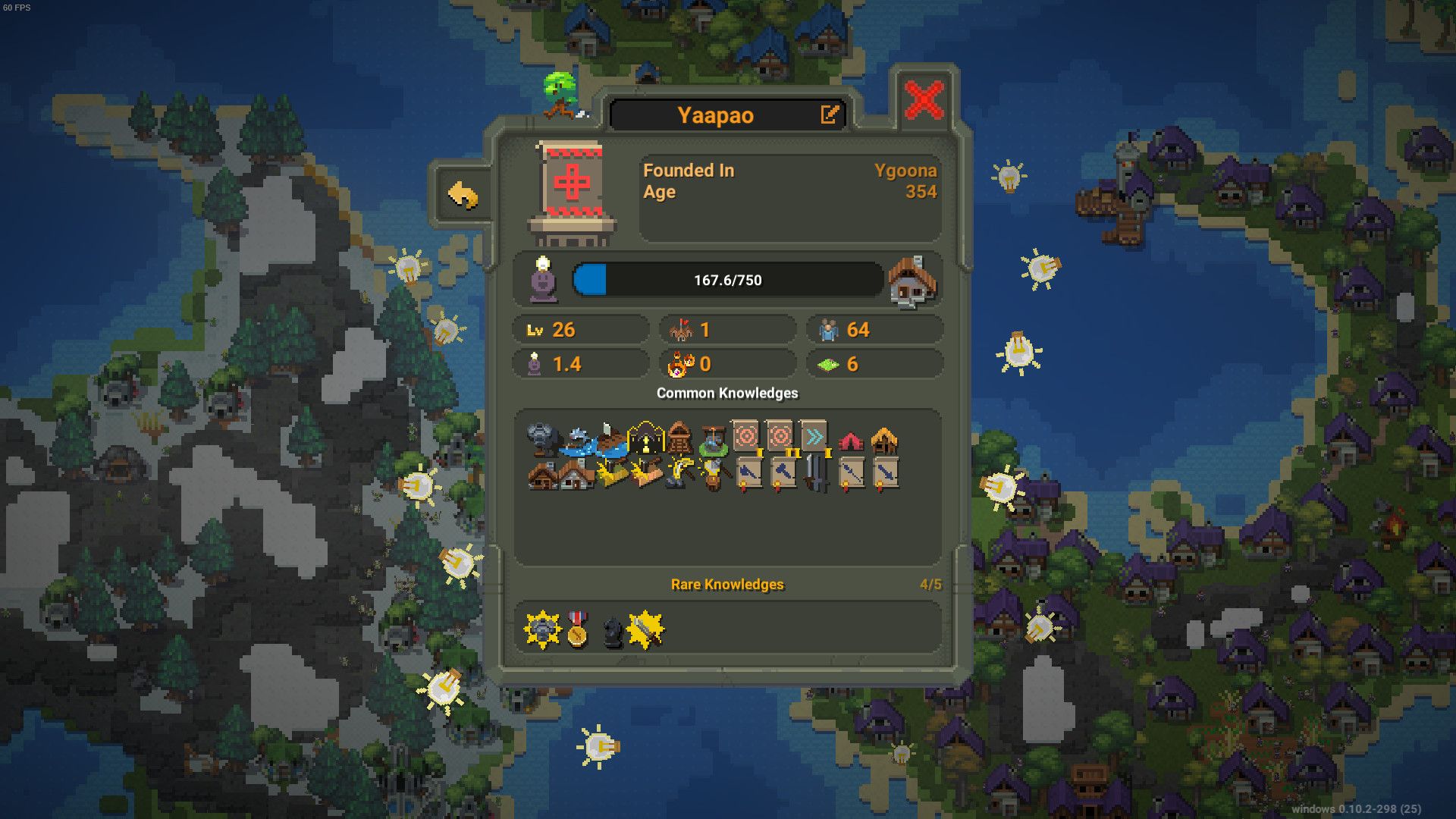Click the black chess knight rare knowledge
The height and width of the screenshot is (819, 1456).
[612, 631]
